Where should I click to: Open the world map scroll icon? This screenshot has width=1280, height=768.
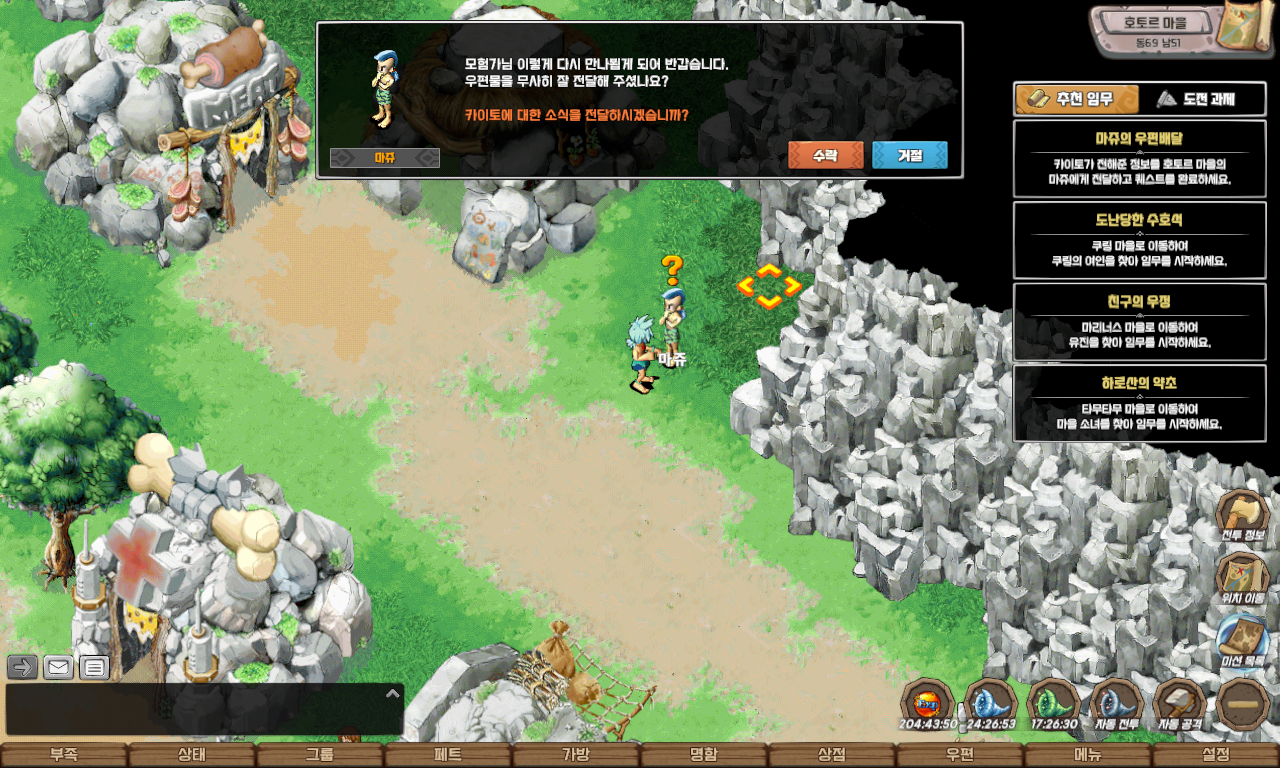(1245, 28)
